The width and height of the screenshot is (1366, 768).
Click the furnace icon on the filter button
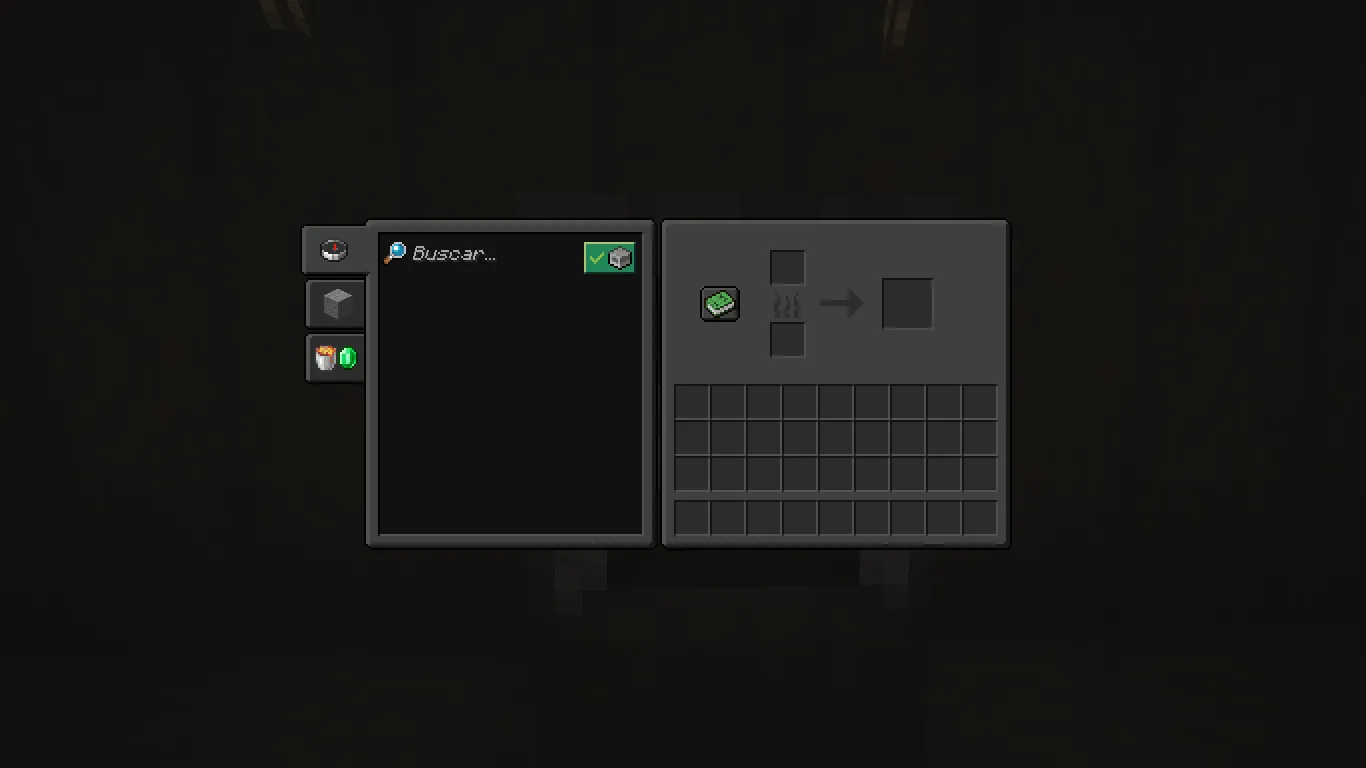coord(619,257)
